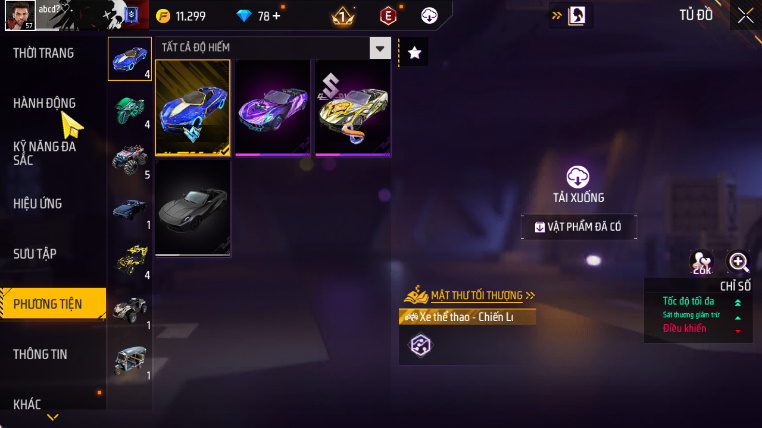The image size is (762, 428).
Task: Choose the Khác category
Action: (27, 404)
